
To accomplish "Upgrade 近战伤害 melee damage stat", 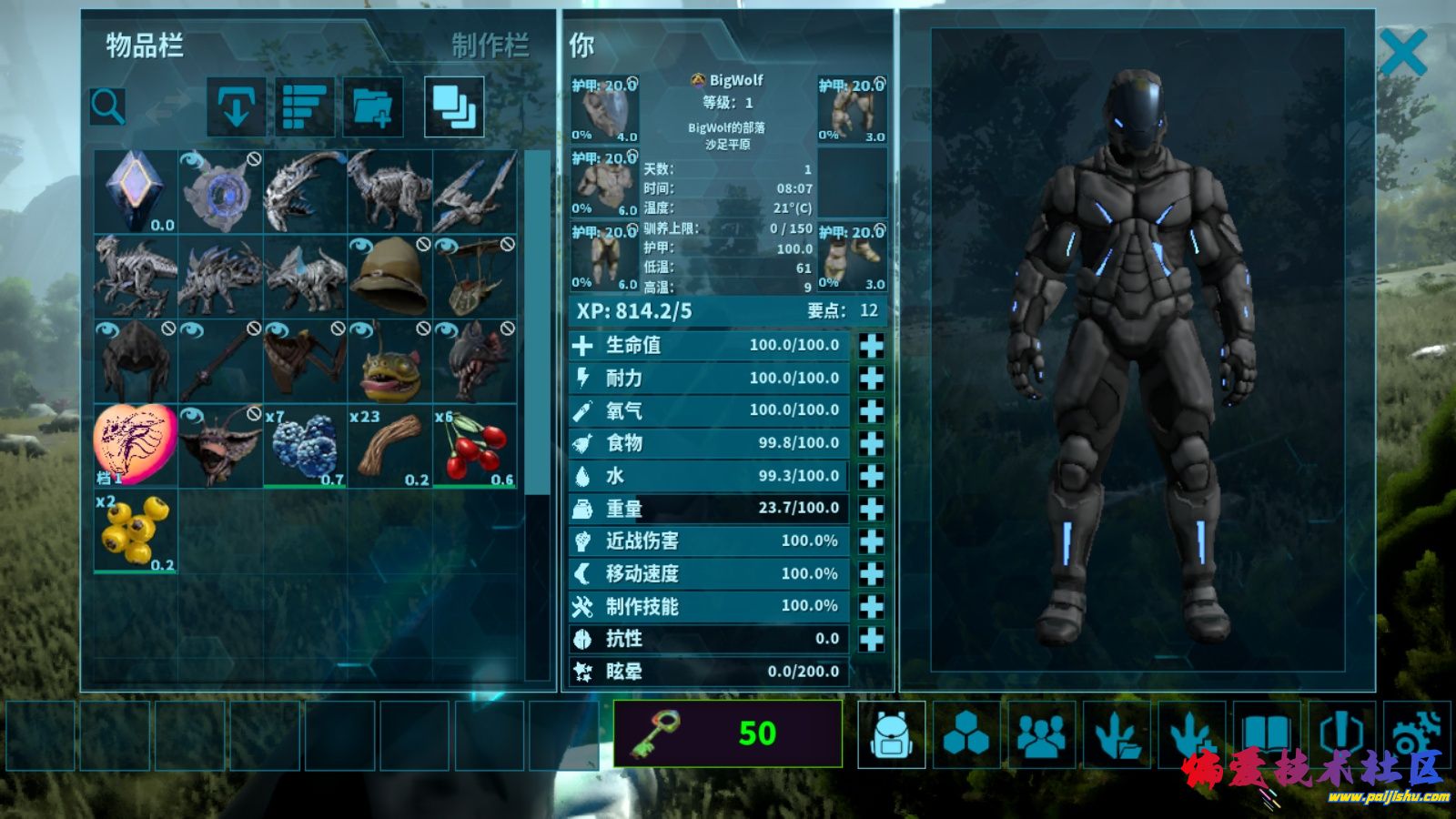I will [x=871, y=541].
